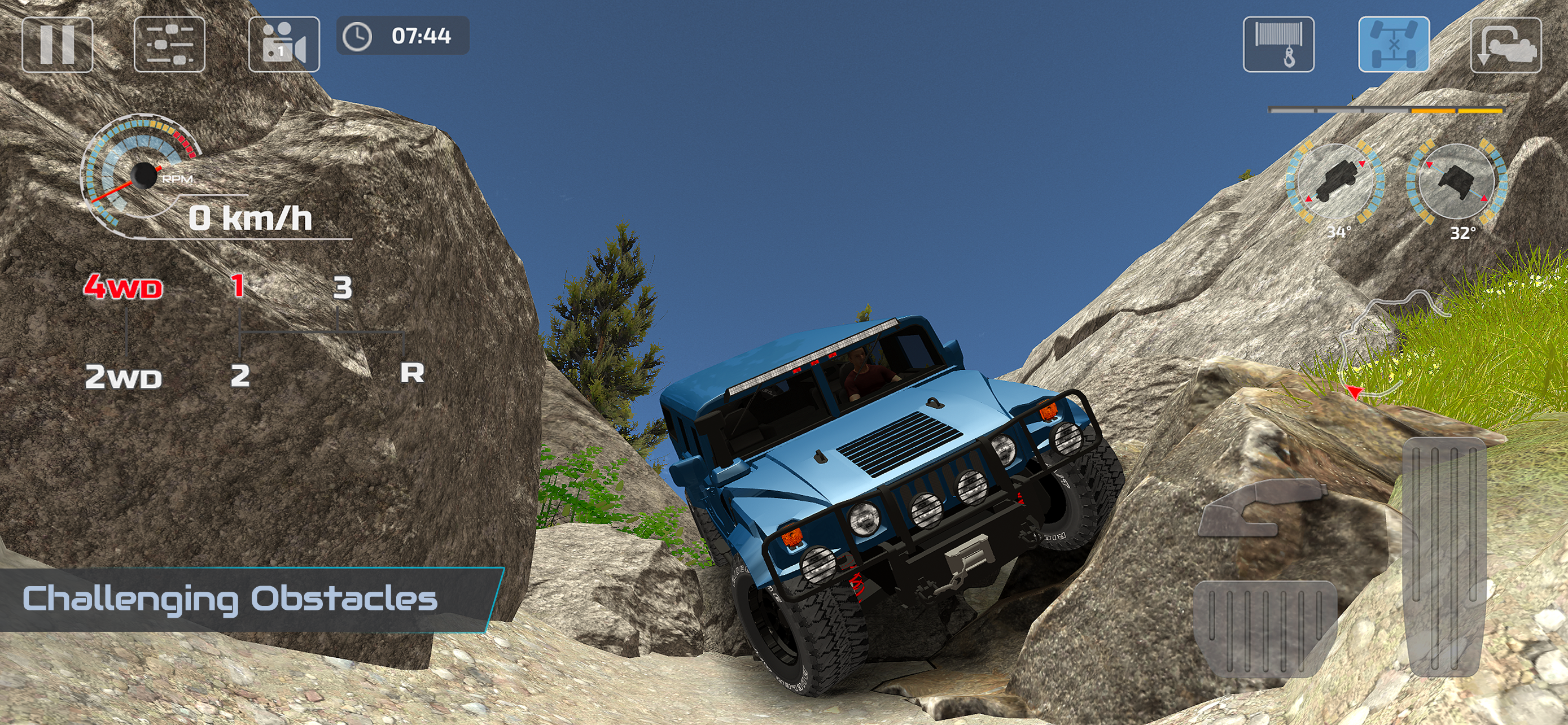Tap the vehicle reset button
This screenshot has height=725, width=1568.
point(1506,45)
